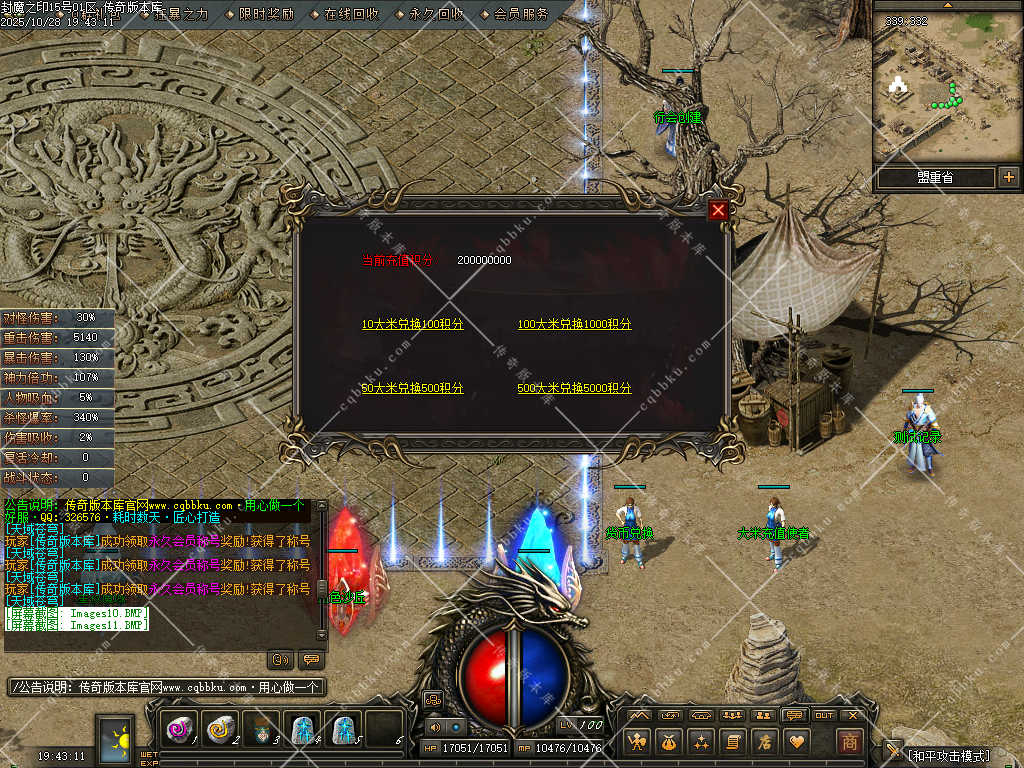
Task: Open the 狂暴之力 menu
Action: click(x=181, y=14)
